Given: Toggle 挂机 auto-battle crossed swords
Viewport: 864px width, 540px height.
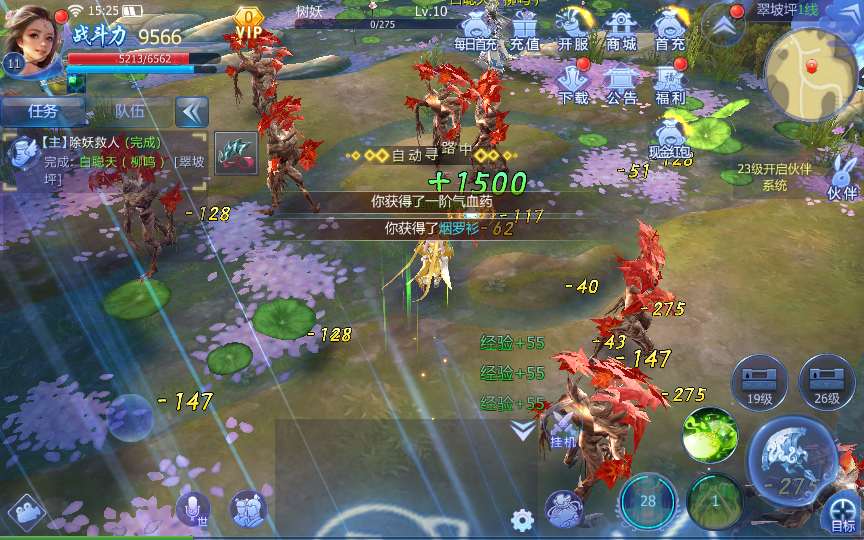Looking at the screenshot, I should (563, 428).
